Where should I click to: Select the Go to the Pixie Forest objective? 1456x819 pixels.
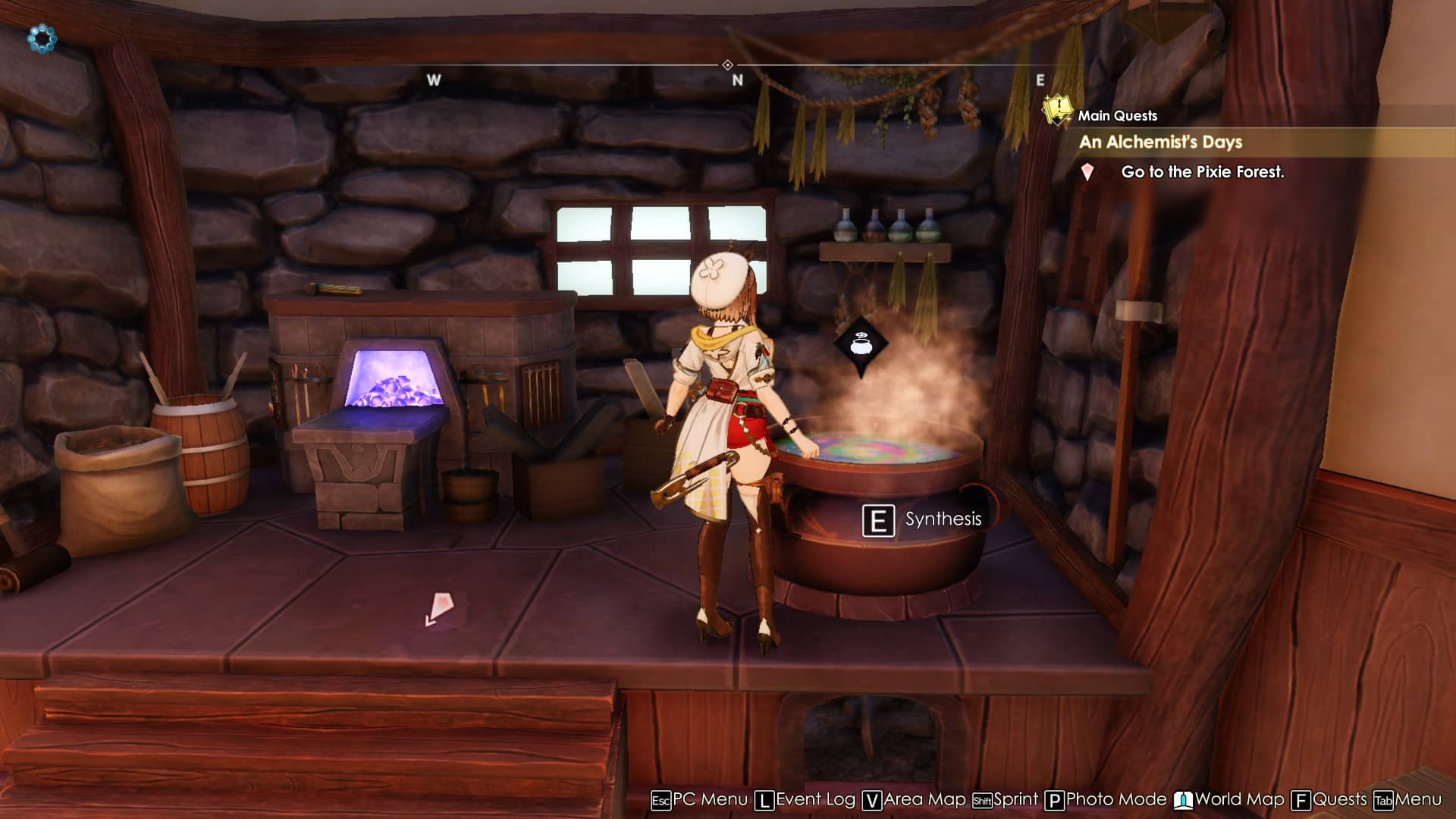1202,172
